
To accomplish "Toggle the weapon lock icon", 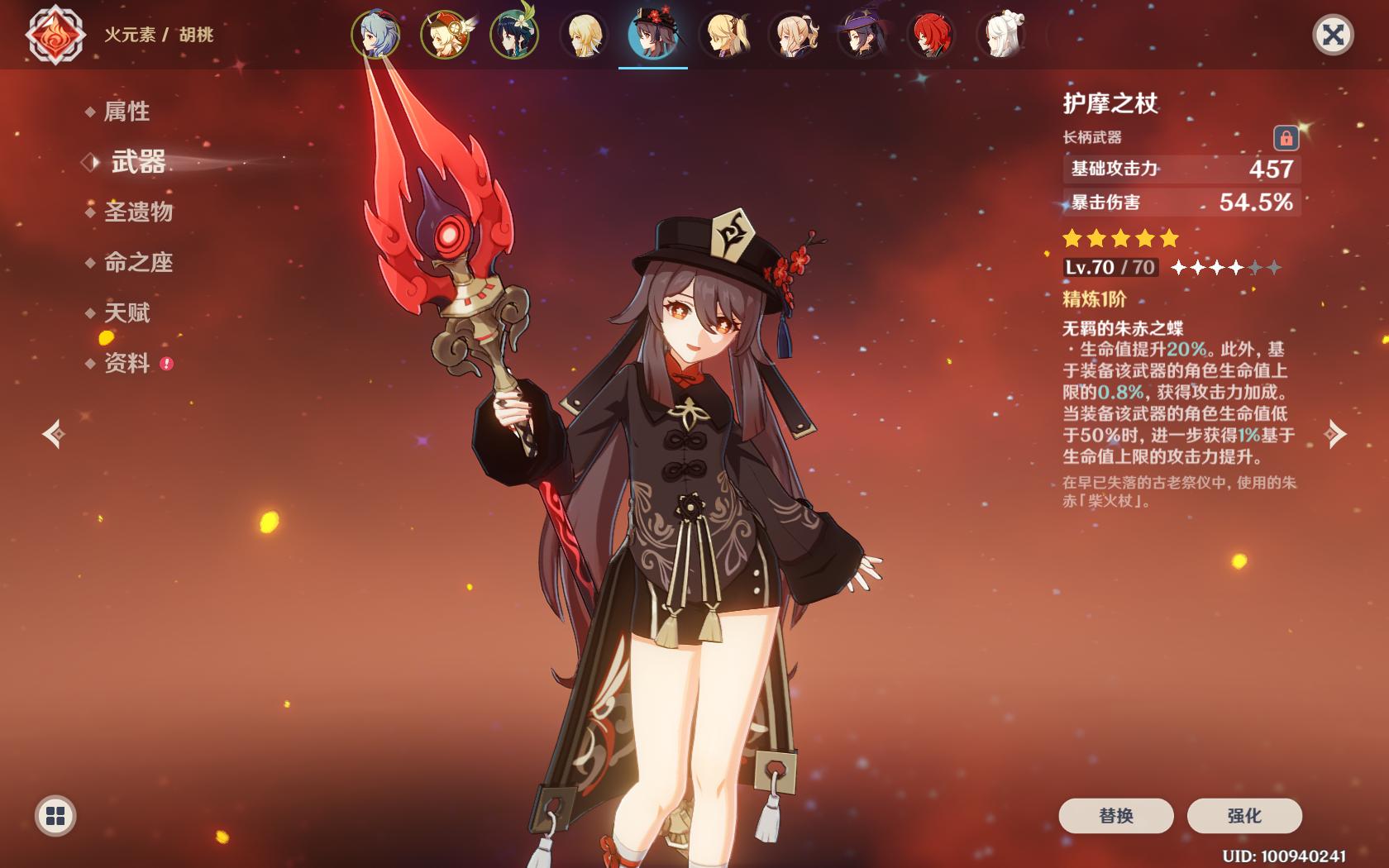I will click(x=1286, y=137).
